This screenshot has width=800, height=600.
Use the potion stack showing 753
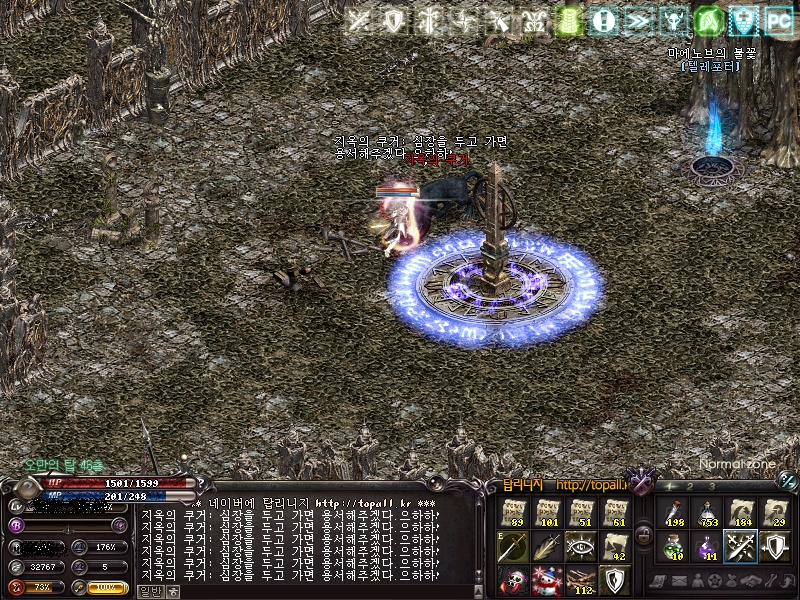click(x=707, y=513)
